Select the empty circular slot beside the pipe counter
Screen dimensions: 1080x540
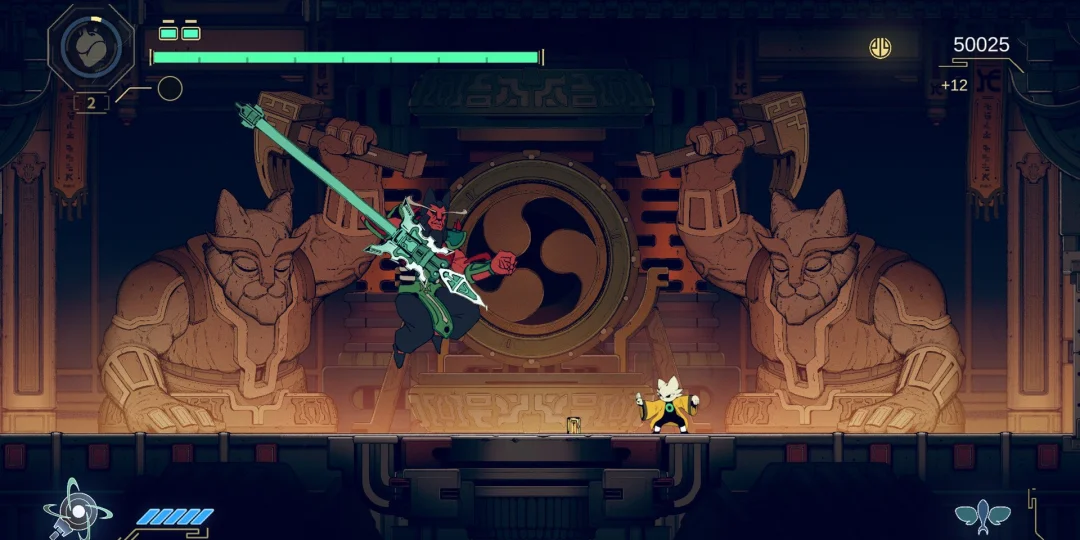(170, 89)
